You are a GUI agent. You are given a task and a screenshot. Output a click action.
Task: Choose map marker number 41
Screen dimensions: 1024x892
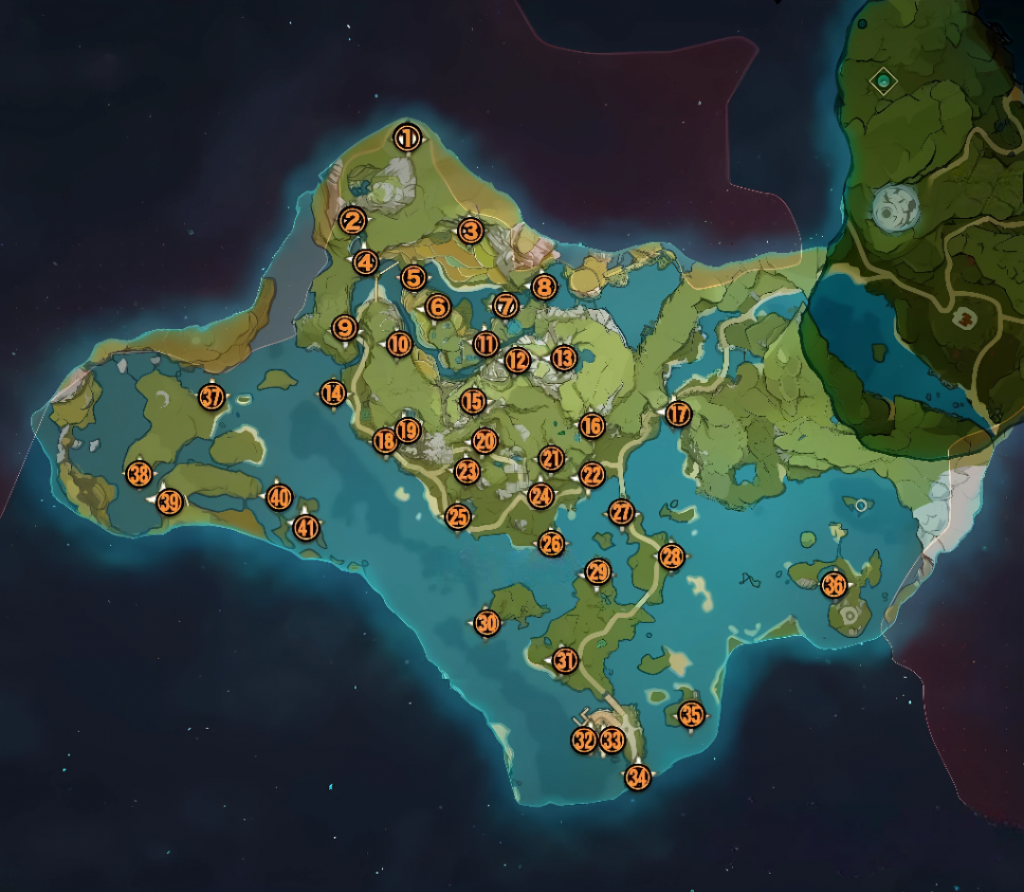point(306,527)
